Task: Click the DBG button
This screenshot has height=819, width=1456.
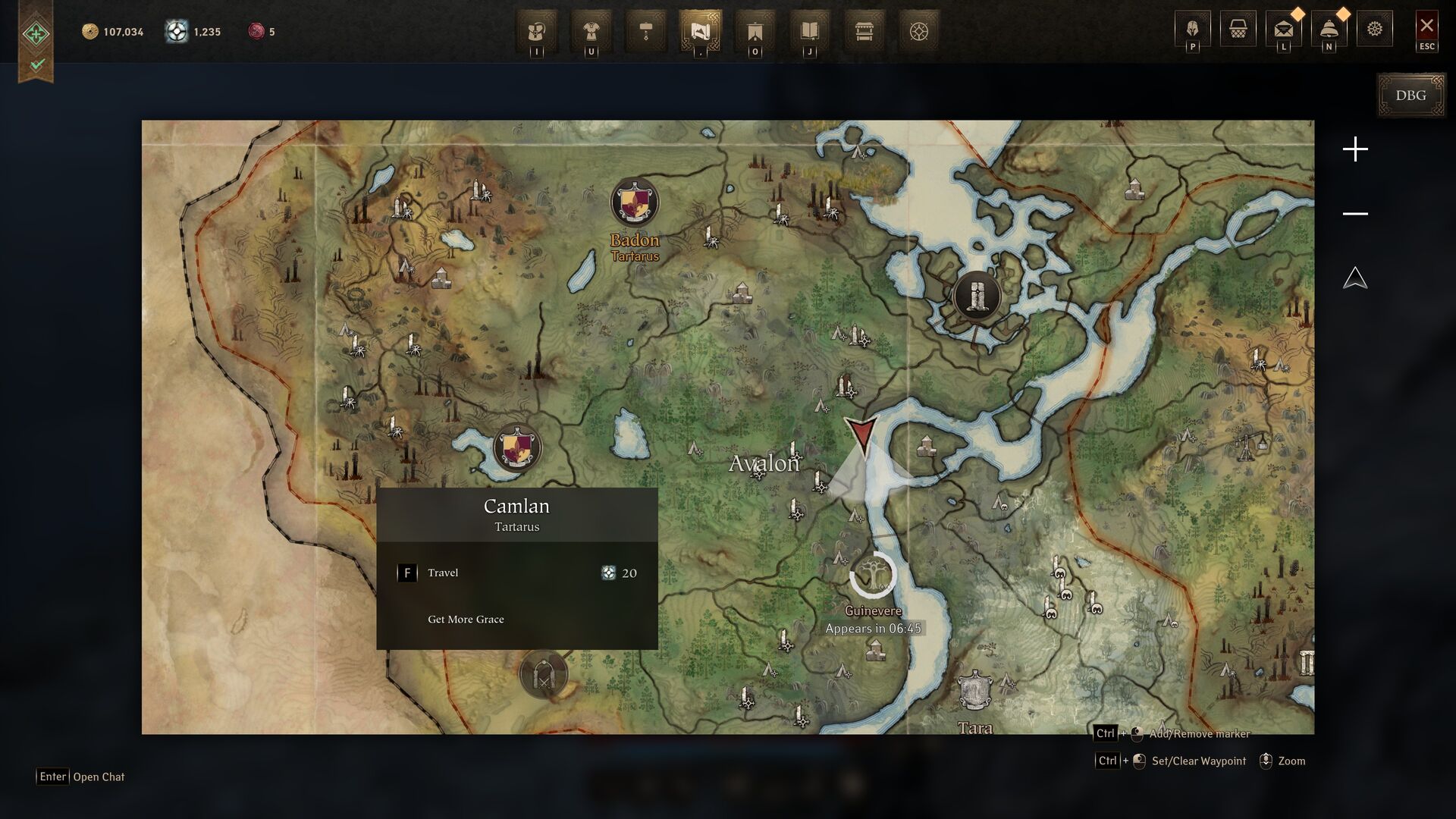Action: pos(1410,96)
